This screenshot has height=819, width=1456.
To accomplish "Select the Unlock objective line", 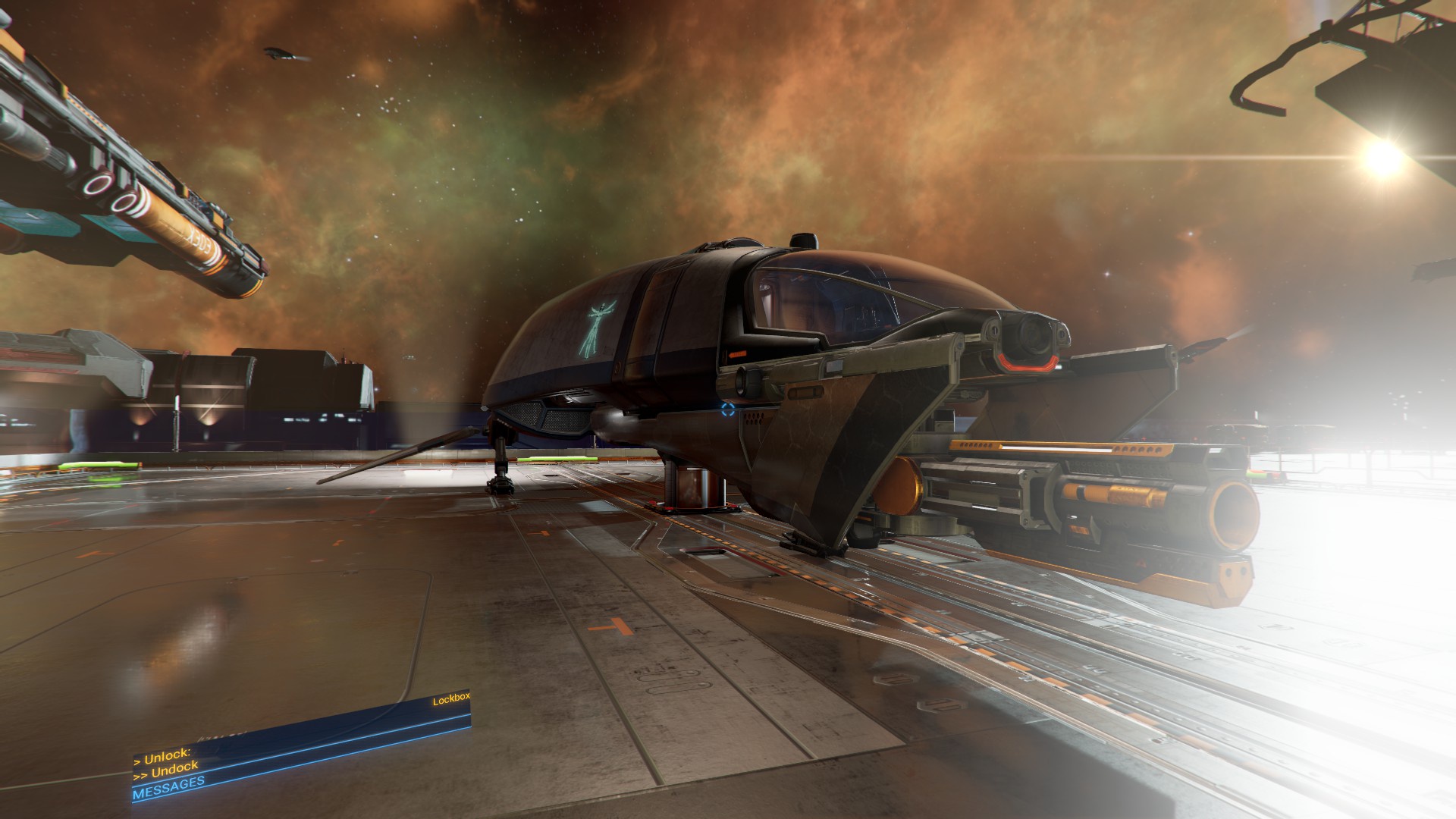I will 162,757.
